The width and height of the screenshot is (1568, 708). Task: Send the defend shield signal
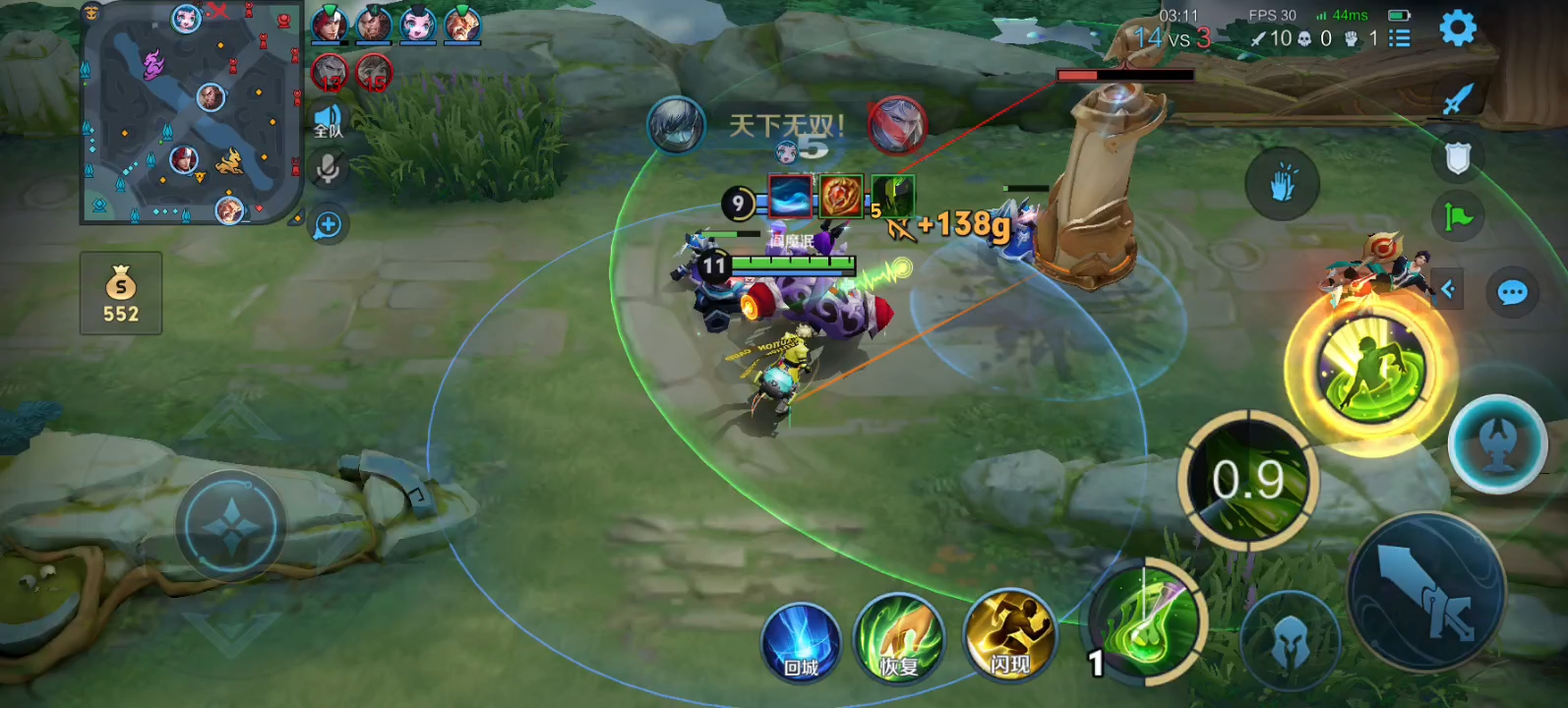pos(1457,157)
